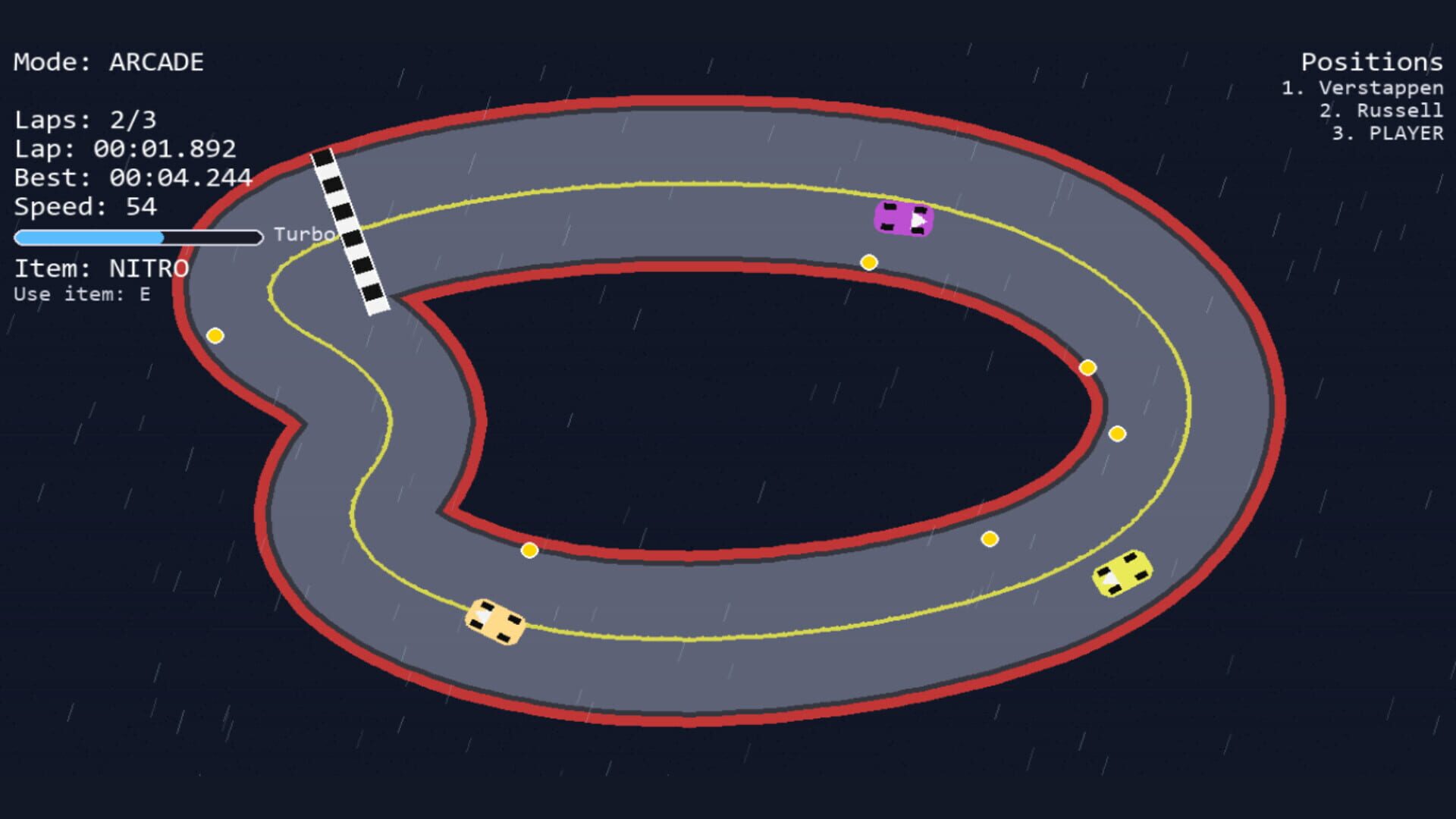Toggle the Mode: ARCADE label
This screenshot has height=819, width=1456.
108,62
